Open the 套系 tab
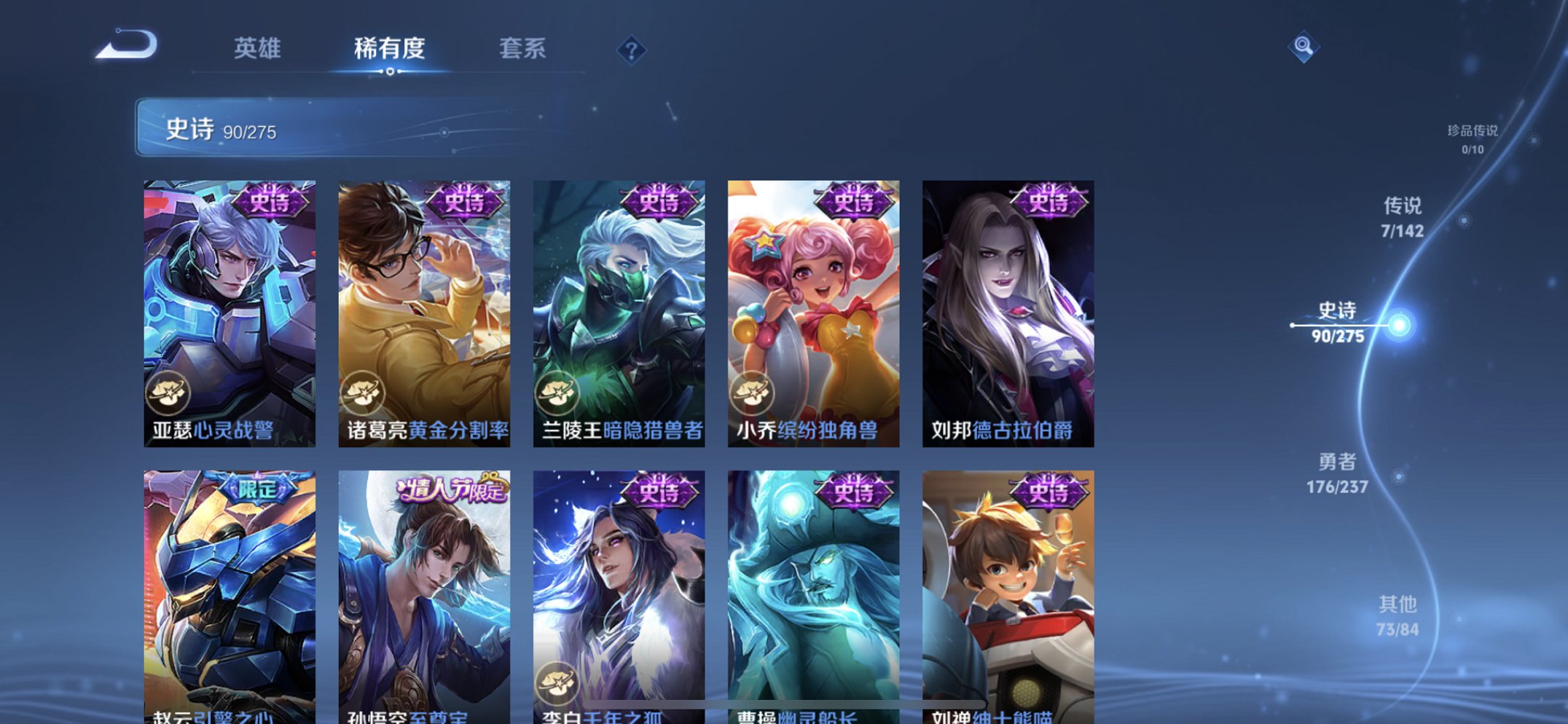This screenshot has height=724, width=1568. [x=524, y=50]
